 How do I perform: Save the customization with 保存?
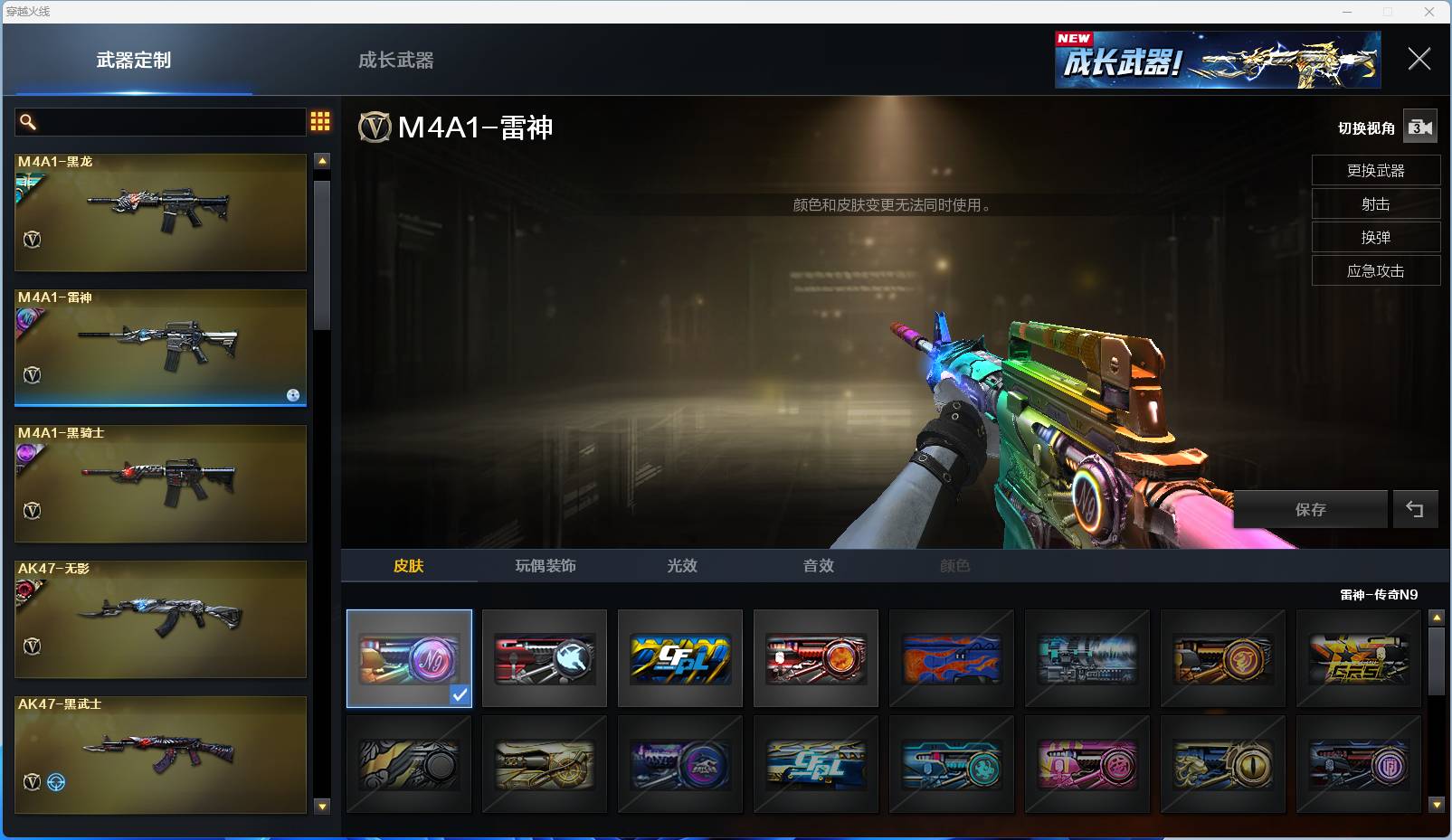[x=1310, y=510]
